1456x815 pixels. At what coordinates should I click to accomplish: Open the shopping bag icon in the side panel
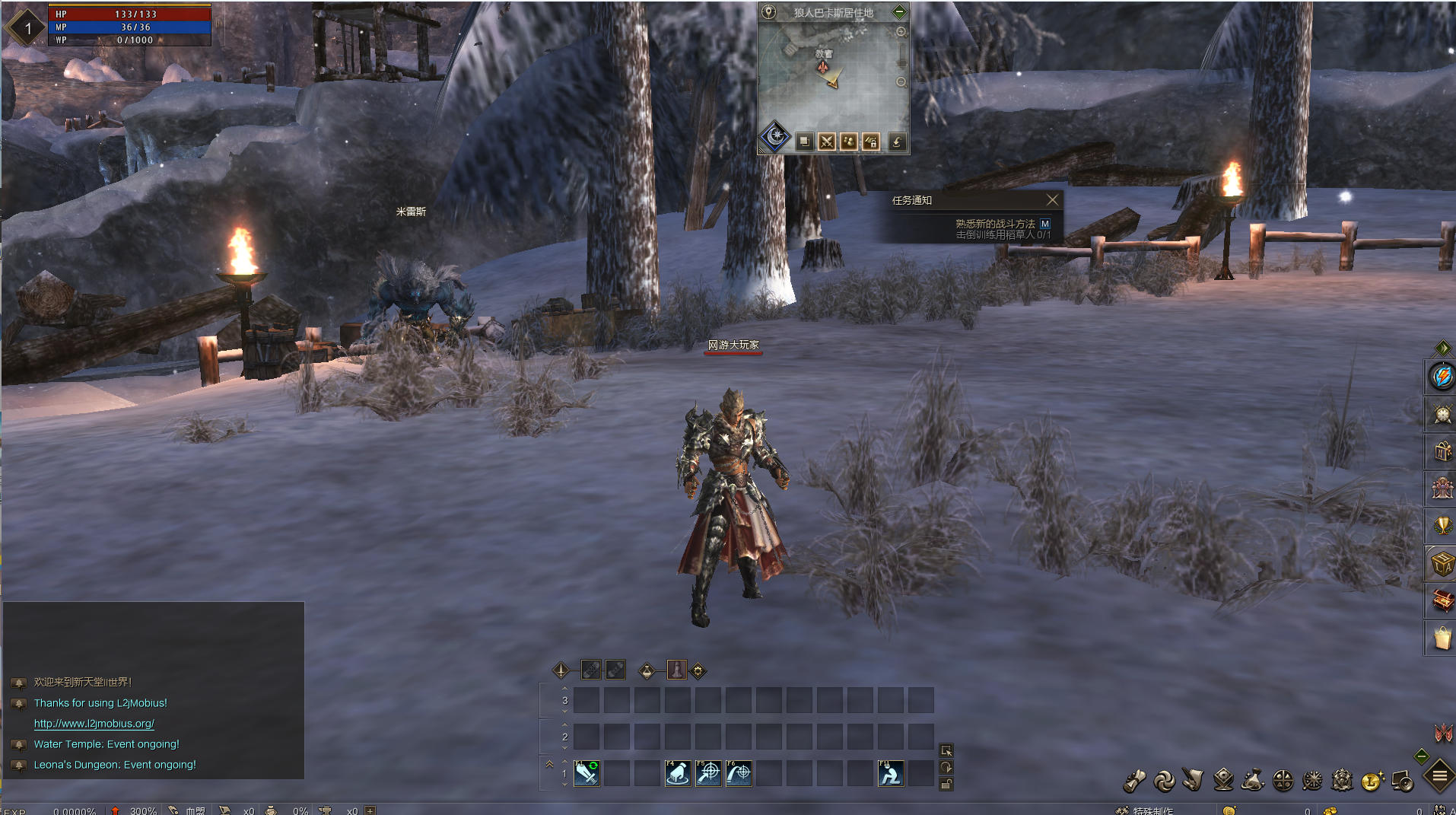click(1442, 638)
